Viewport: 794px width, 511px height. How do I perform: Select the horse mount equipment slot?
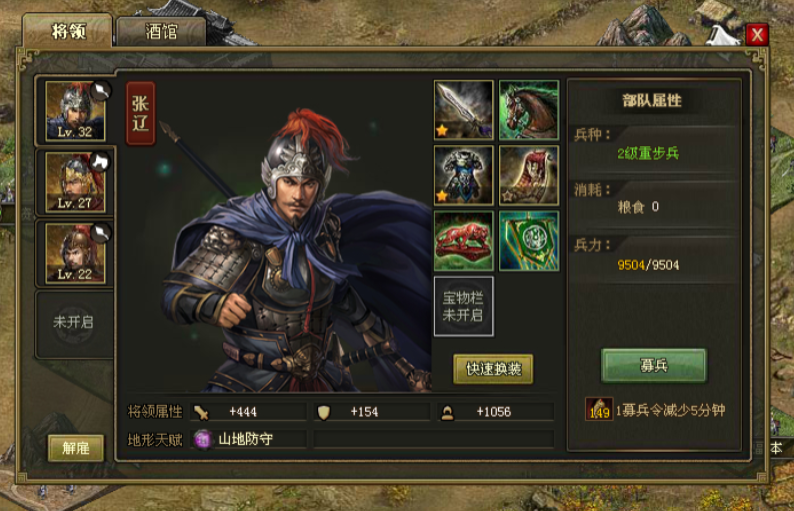528,109
